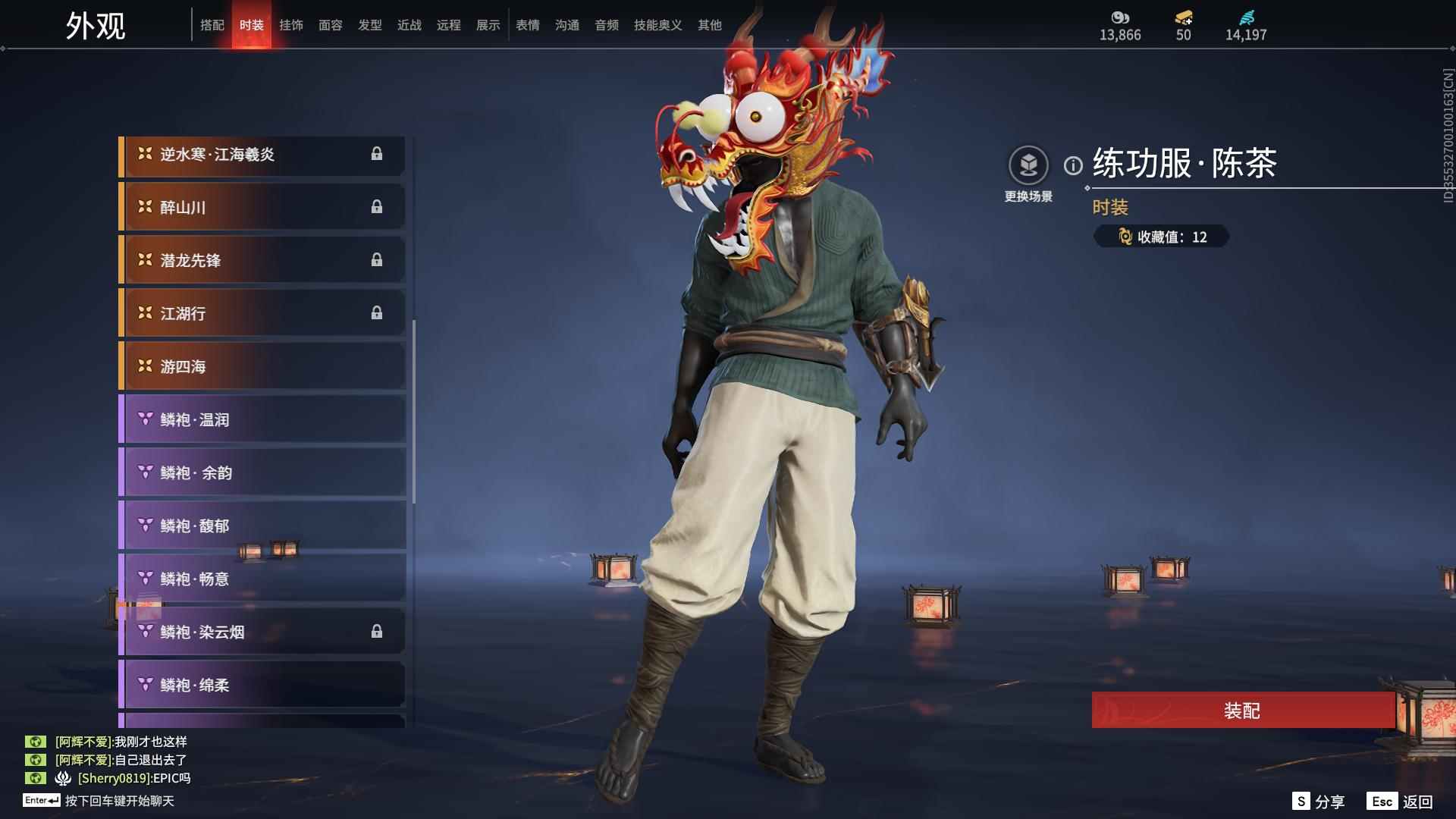
Task: Click the lock icon on 鳞袍·染云烟
Action: (377, 631)
